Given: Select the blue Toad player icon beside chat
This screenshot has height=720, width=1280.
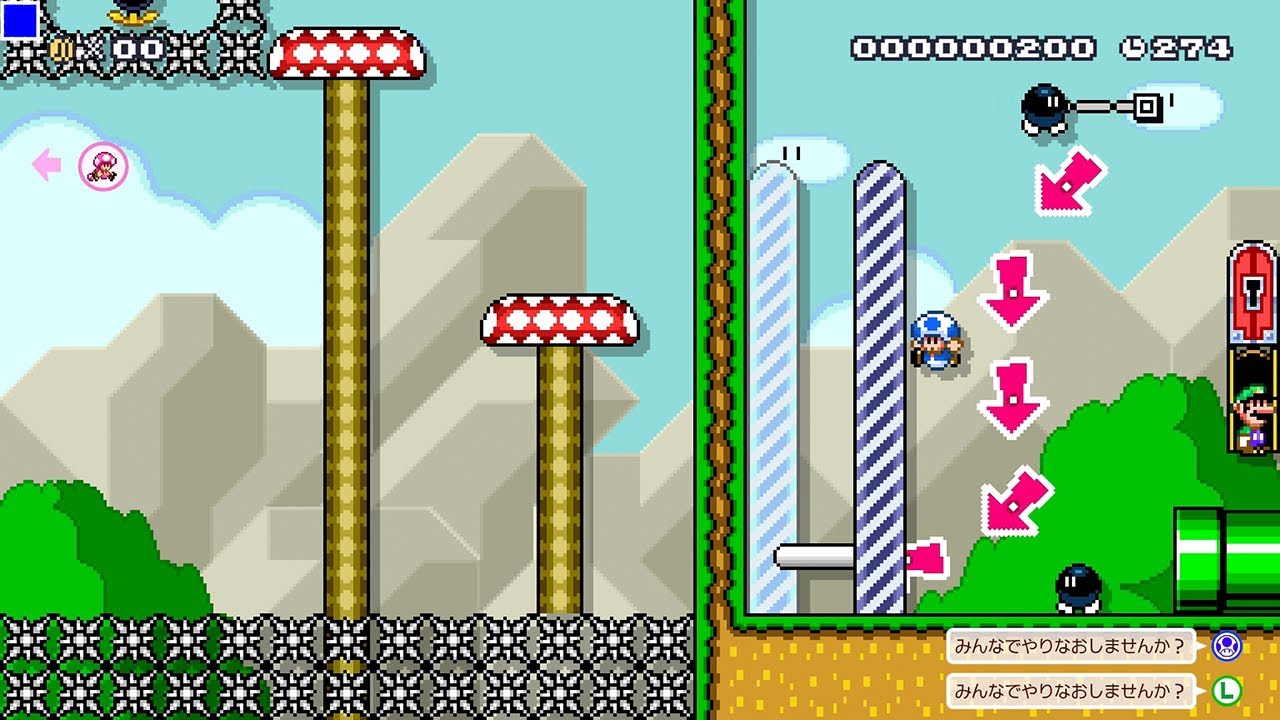Looking at the screenshot, I should pos(1226,646).
